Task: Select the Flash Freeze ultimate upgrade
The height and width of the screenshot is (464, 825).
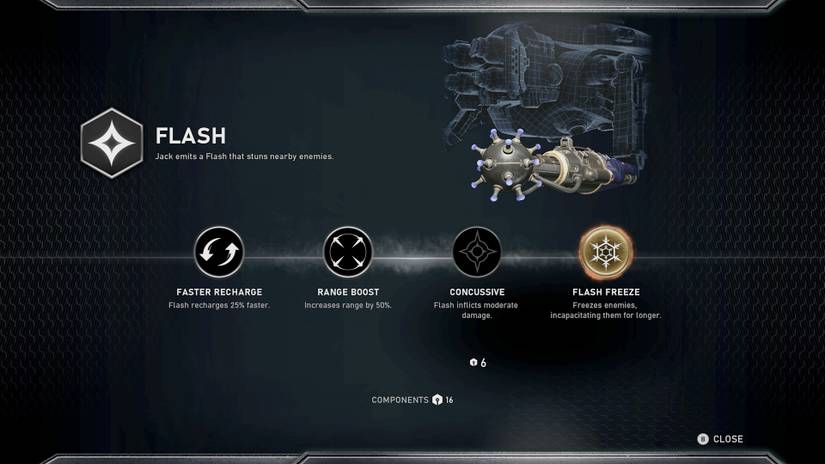Action: point(606,251)
